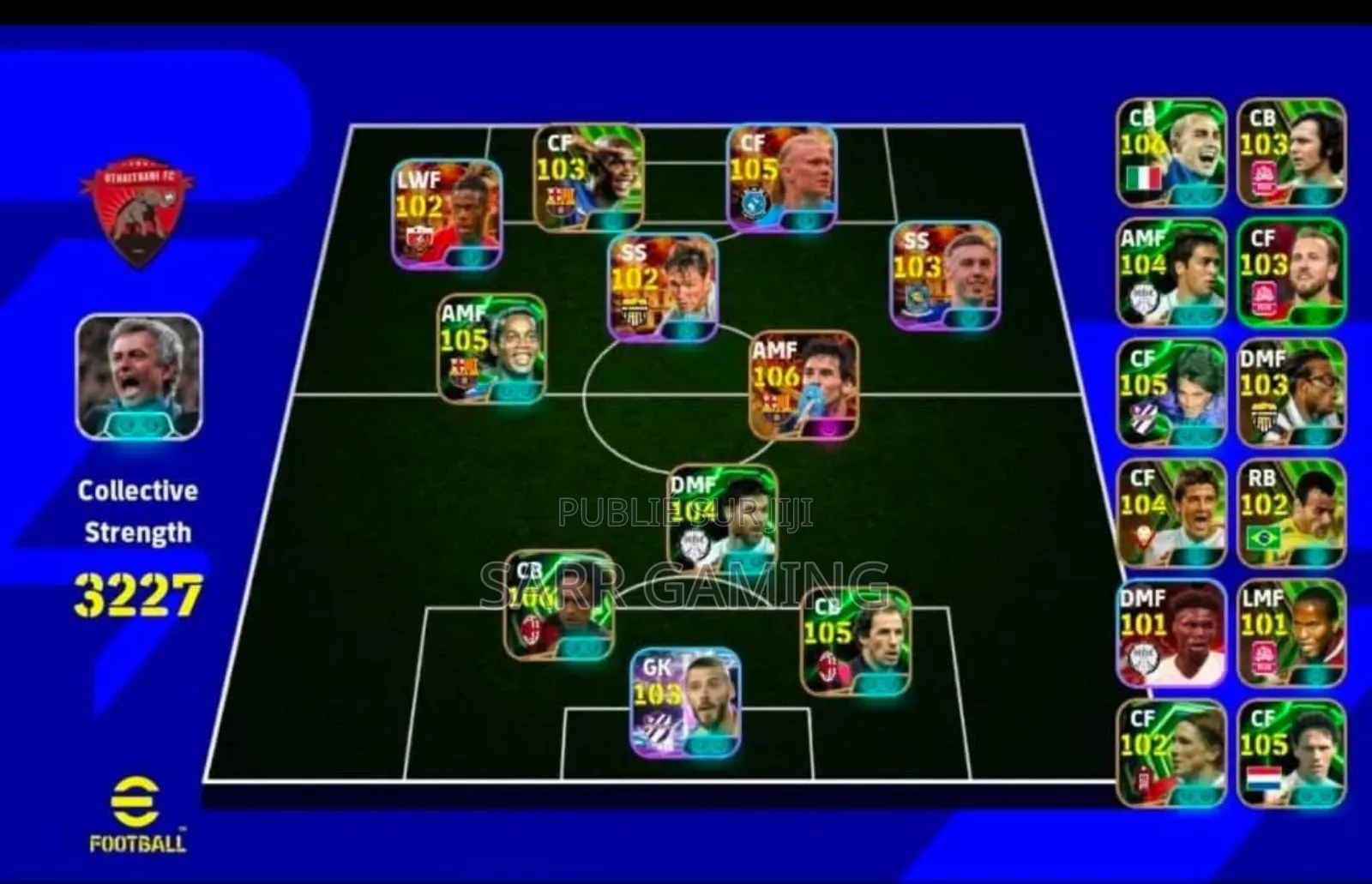Pick the substitute DMF 103 card
Image resolution: width=1372 pixels, height=884 pixels.
(x=1291, y=394)
